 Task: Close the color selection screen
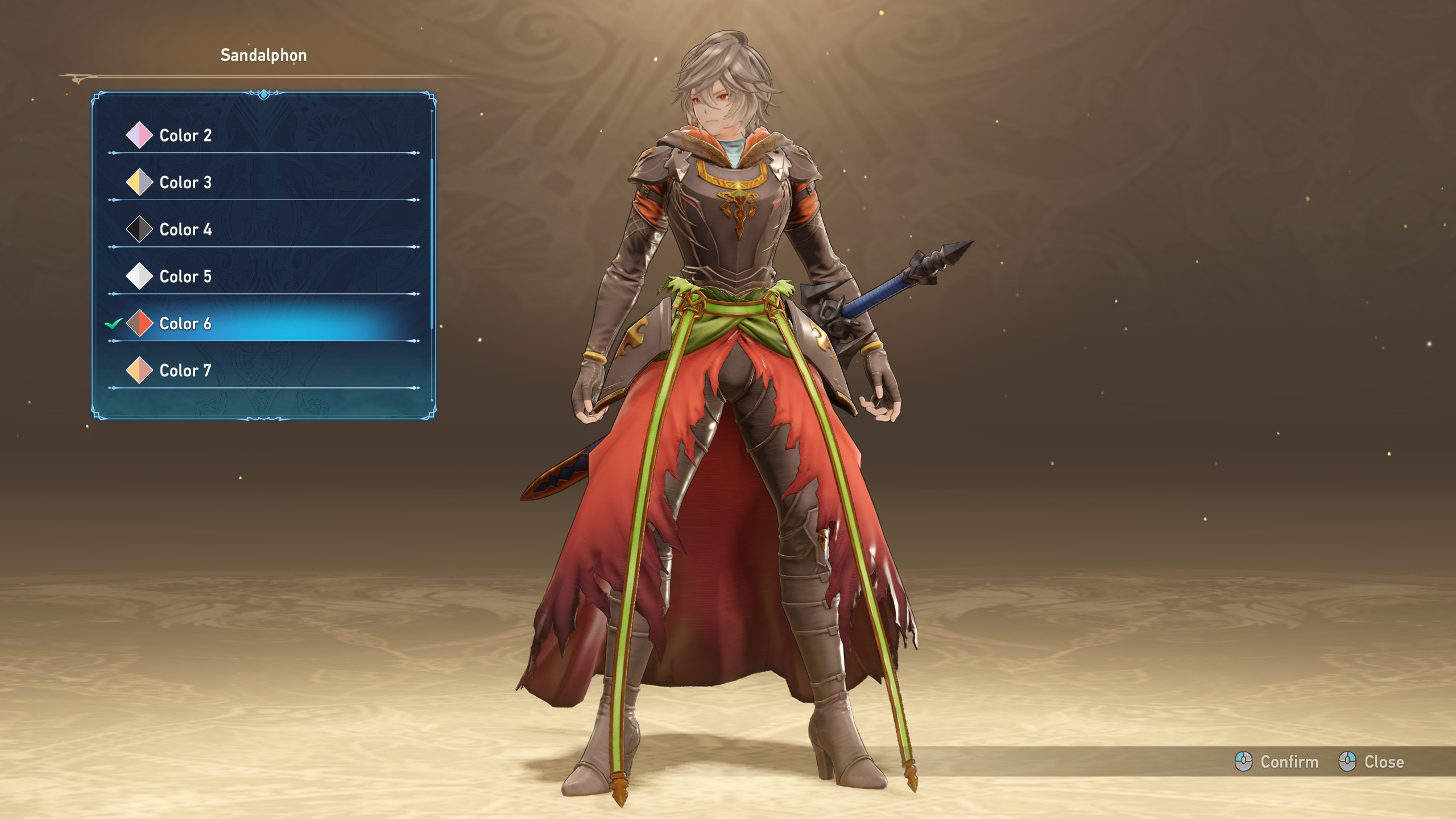coord(1371,762)
